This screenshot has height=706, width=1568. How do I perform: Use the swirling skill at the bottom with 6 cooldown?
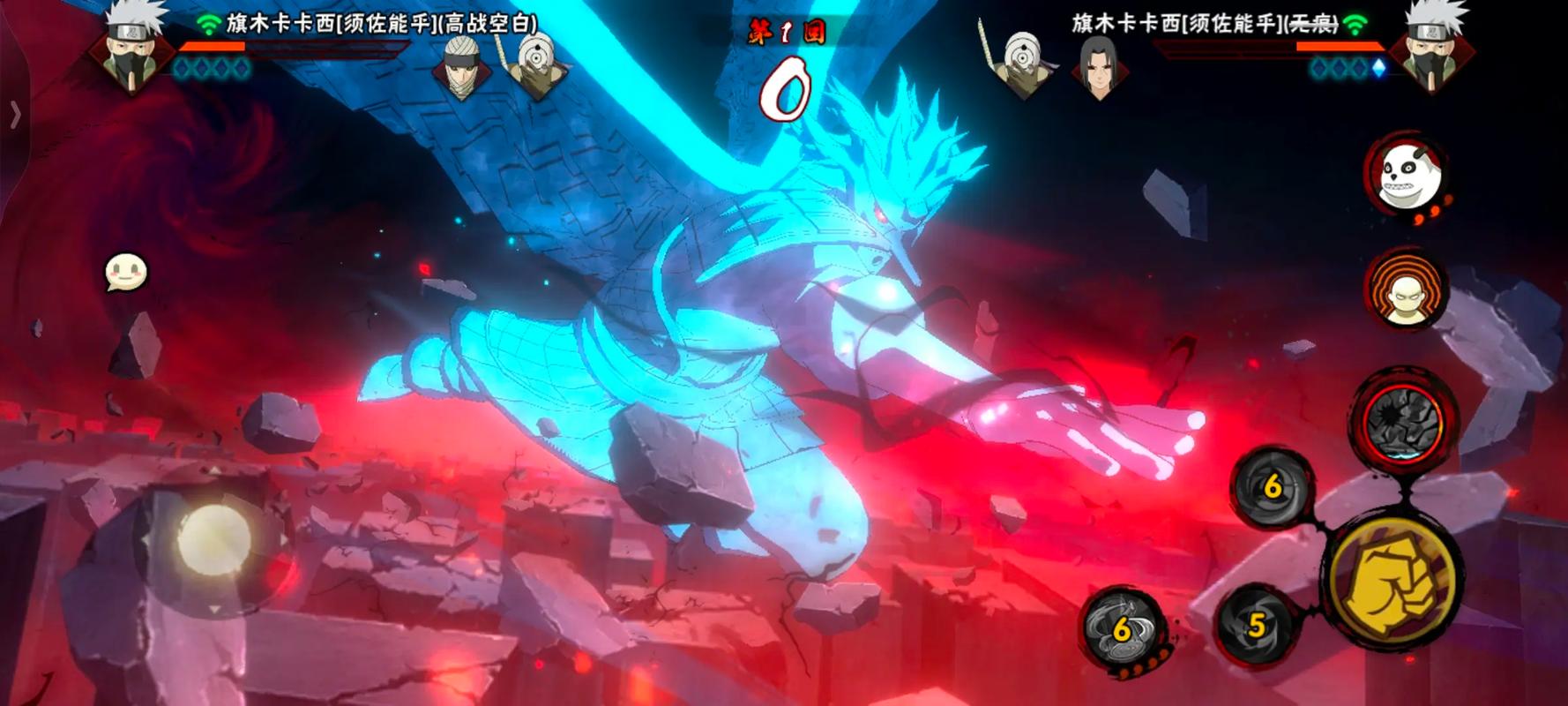[1122, 628]
